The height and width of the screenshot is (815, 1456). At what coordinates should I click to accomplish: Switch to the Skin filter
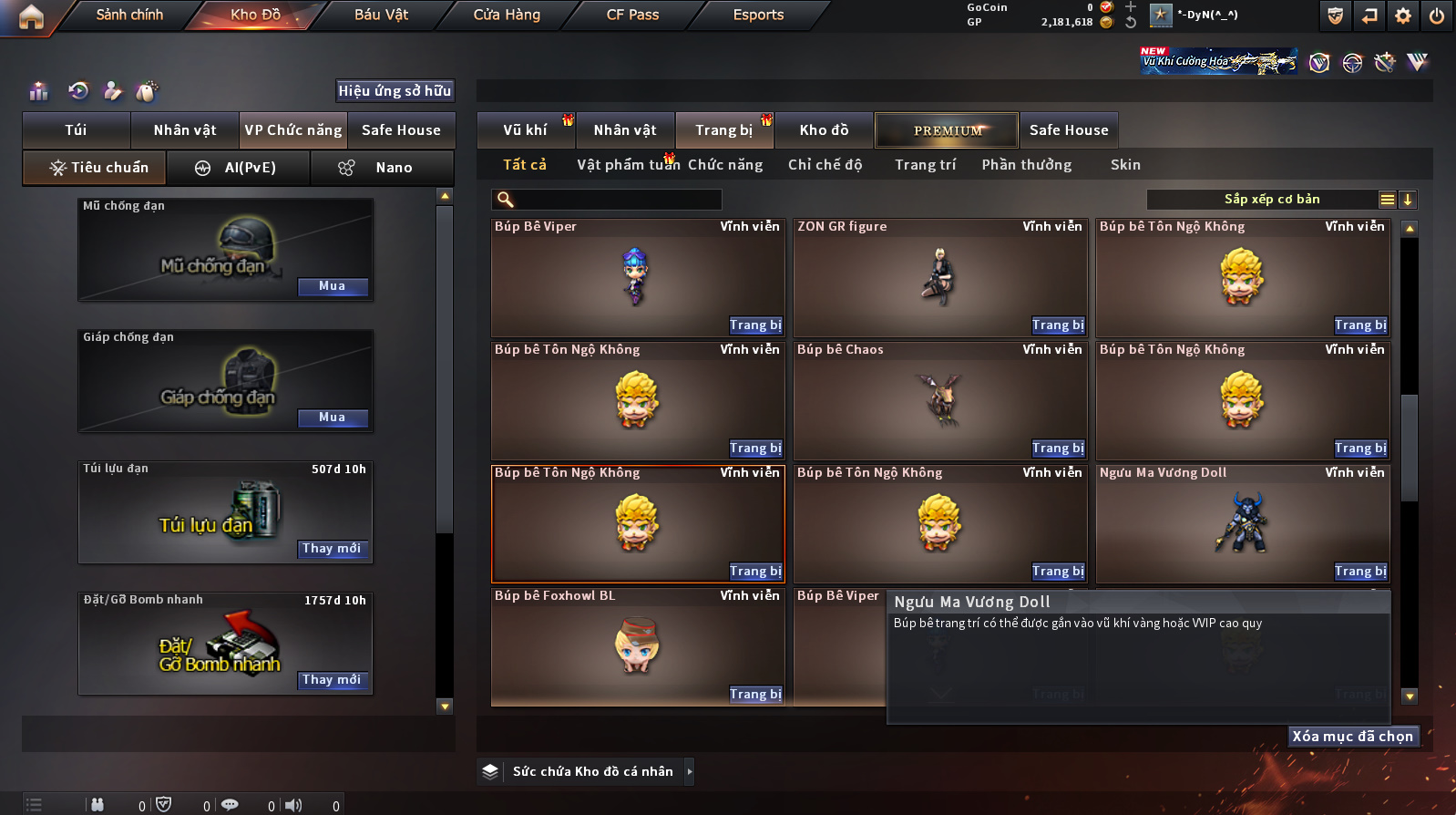point(1125,165)
